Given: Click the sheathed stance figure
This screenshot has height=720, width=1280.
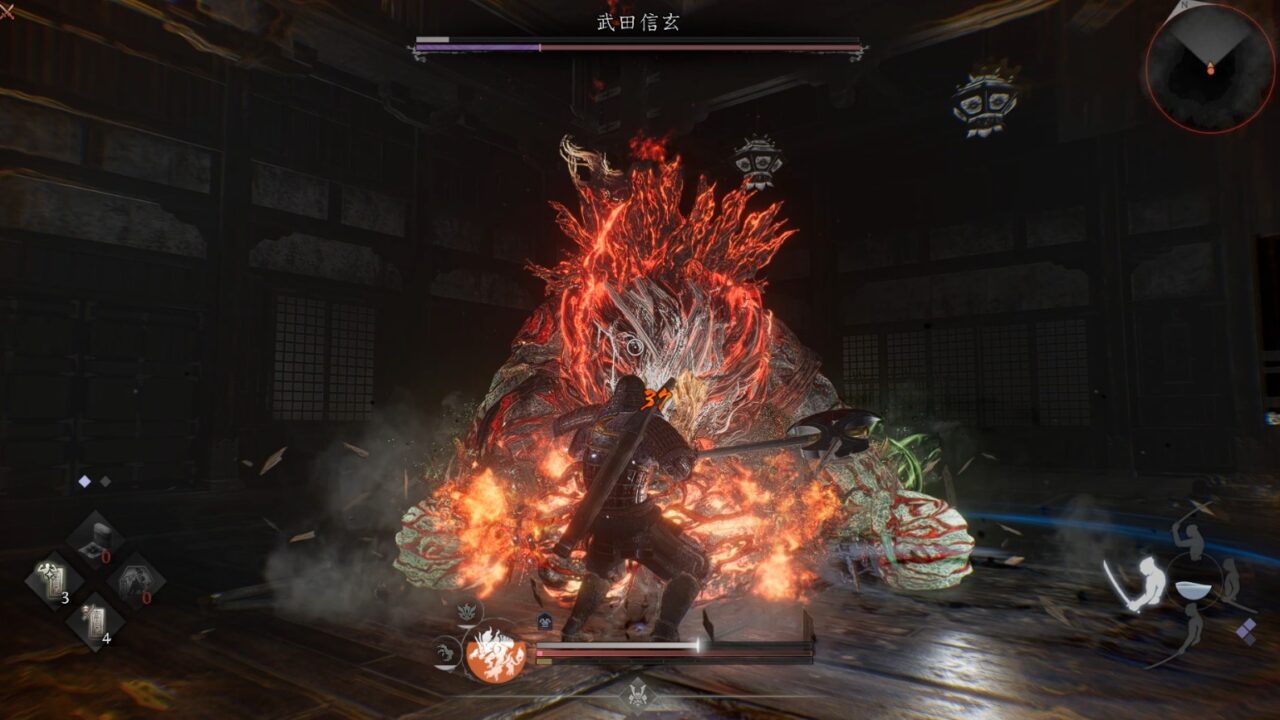Looking at the screenshot, I should pos(1232,578).
